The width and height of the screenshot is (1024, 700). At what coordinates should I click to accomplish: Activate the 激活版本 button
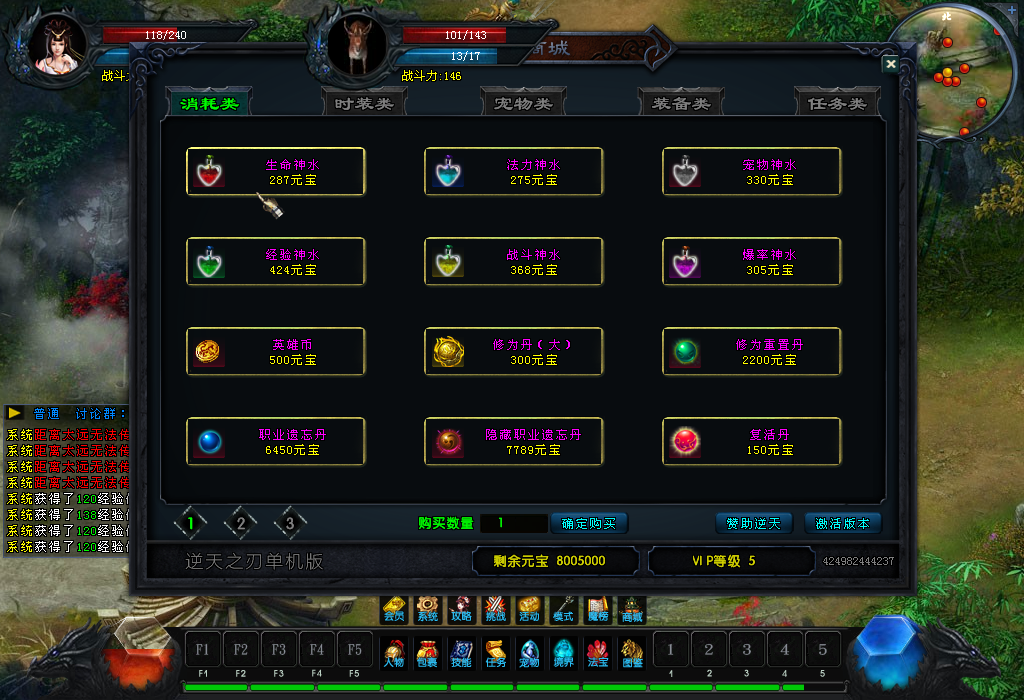coord(843,523)
